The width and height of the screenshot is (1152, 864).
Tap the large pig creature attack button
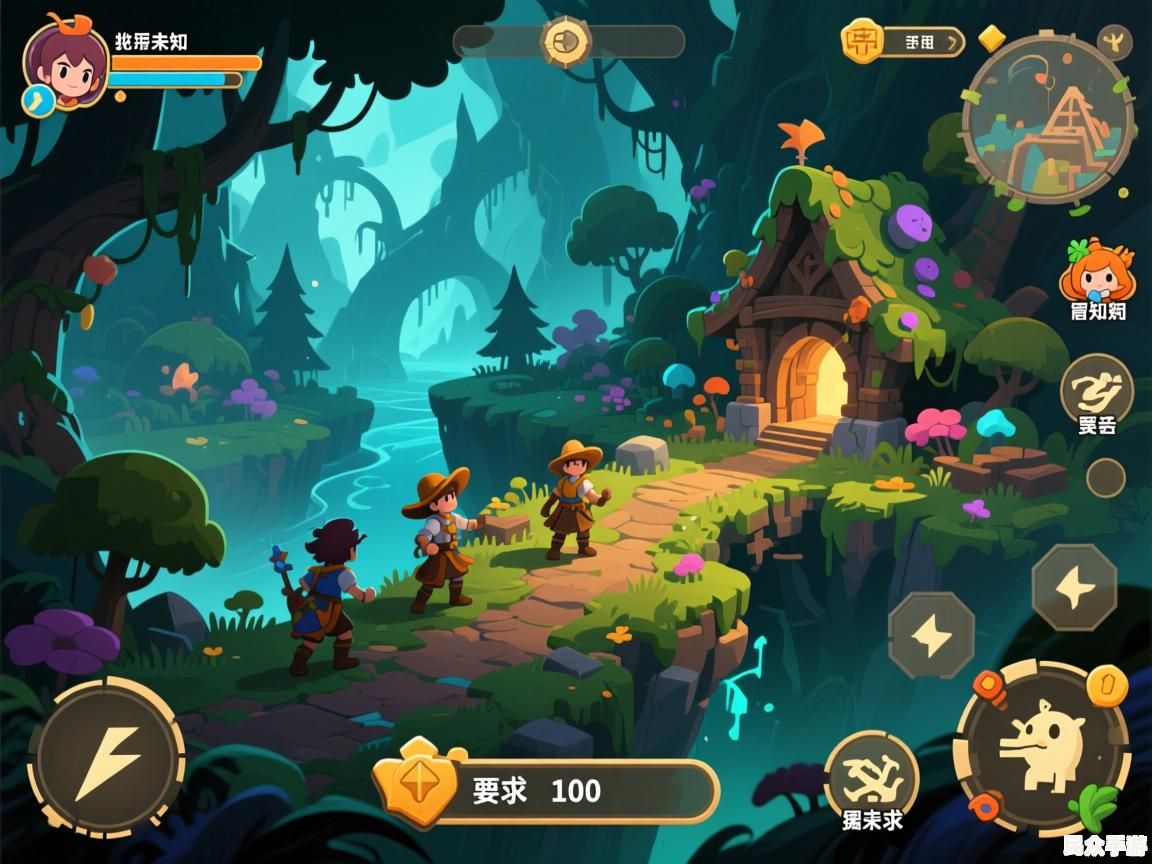(x=1041, y=747)
